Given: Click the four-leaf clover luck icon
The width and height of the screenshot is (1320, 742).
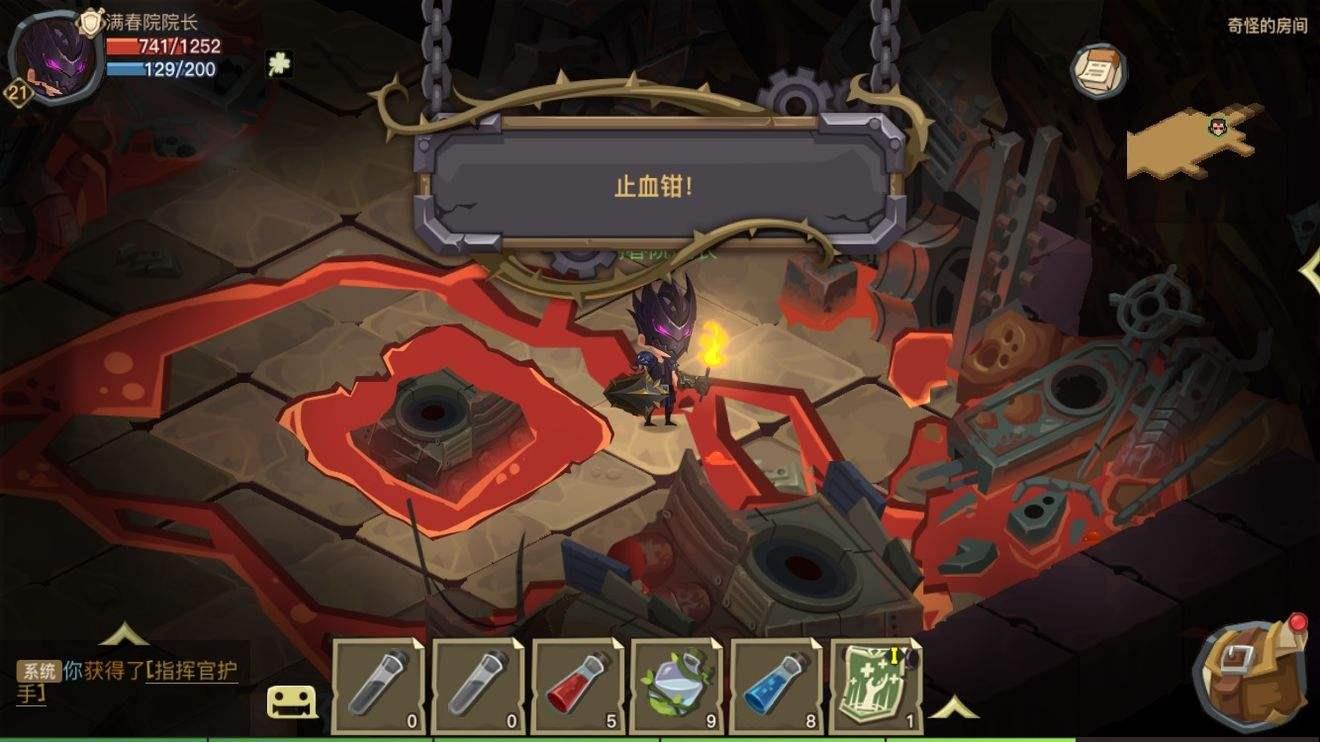Looking at the screenshot, I should point(278,62).
